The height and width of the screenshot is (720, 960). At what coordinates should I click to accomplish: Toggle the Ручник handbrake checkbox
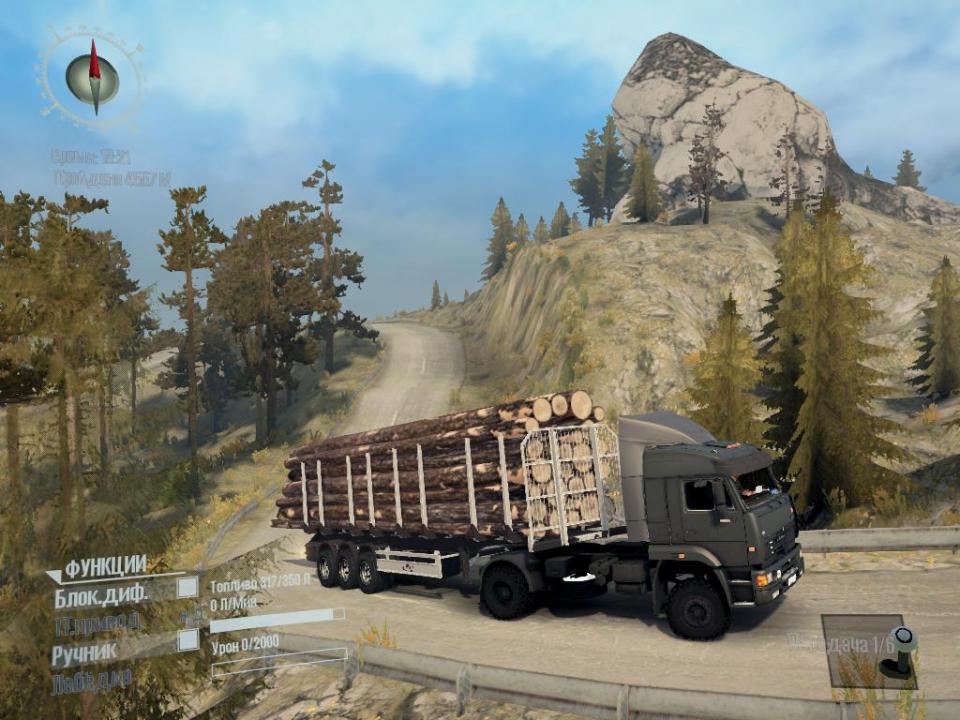point(187,641)
